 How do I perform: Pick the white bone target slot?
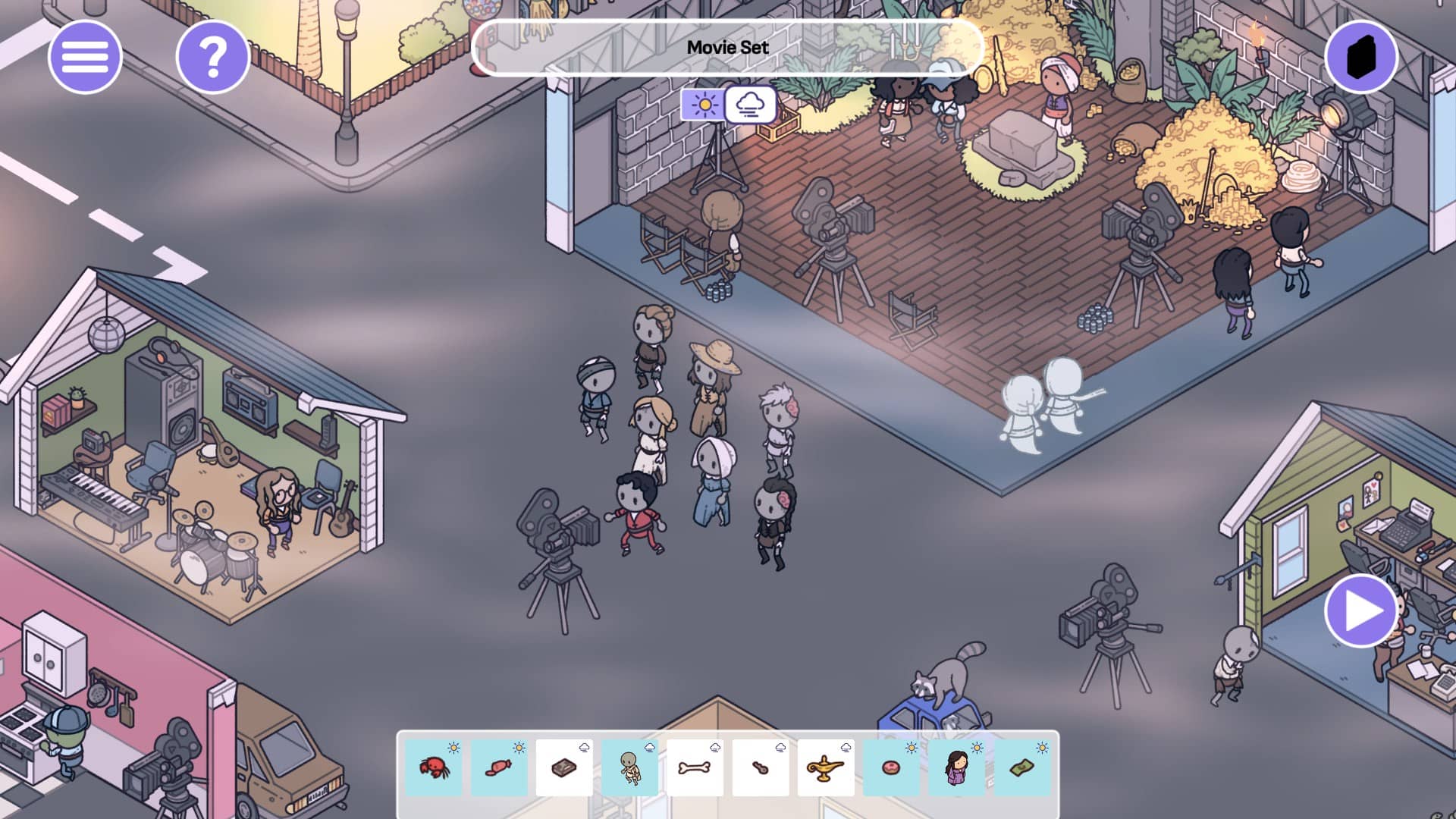point(695,767)
